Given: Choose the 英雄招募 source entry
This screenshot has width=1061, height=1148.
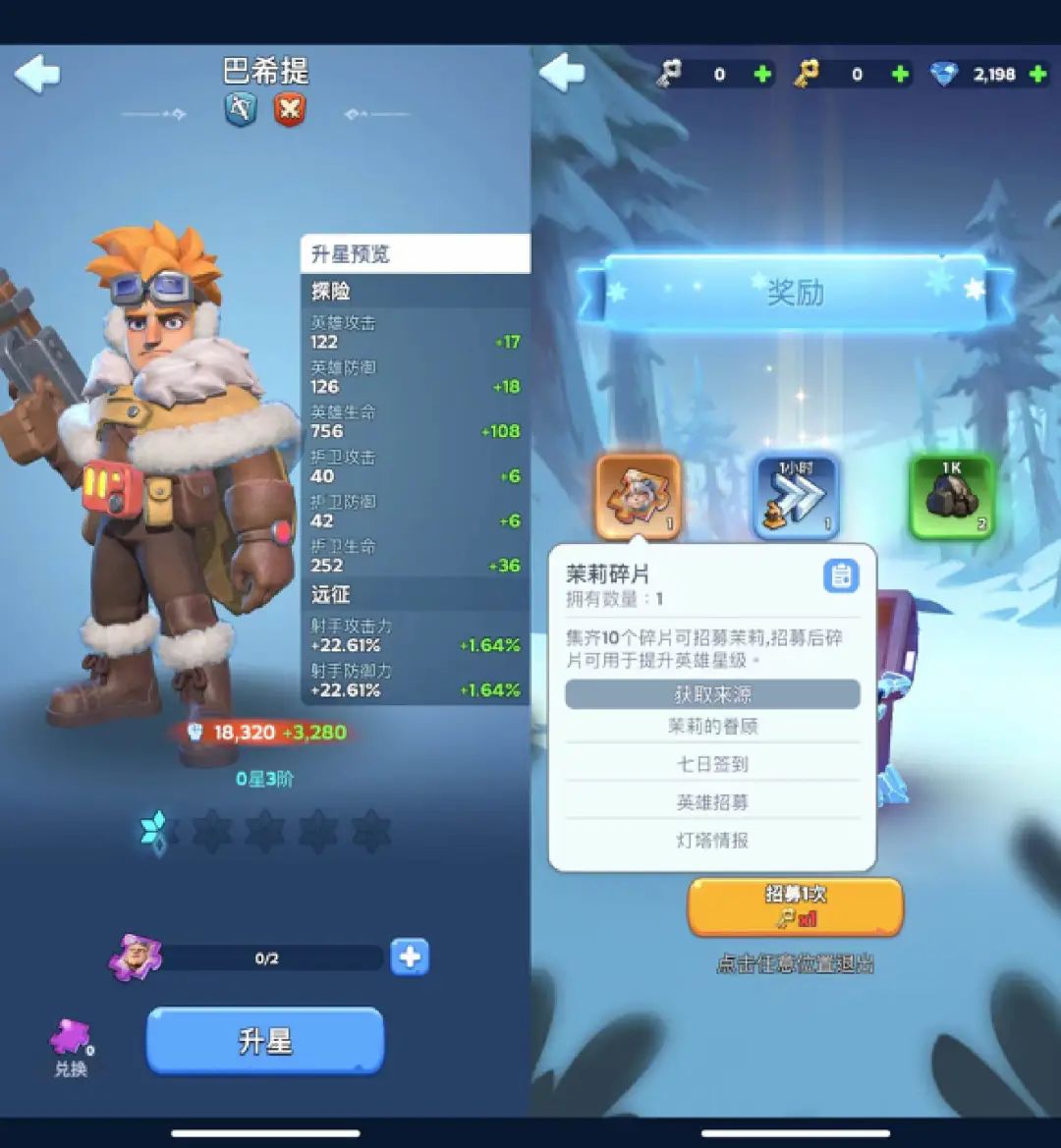Looking at the screenshot, I should click(712, 802).
